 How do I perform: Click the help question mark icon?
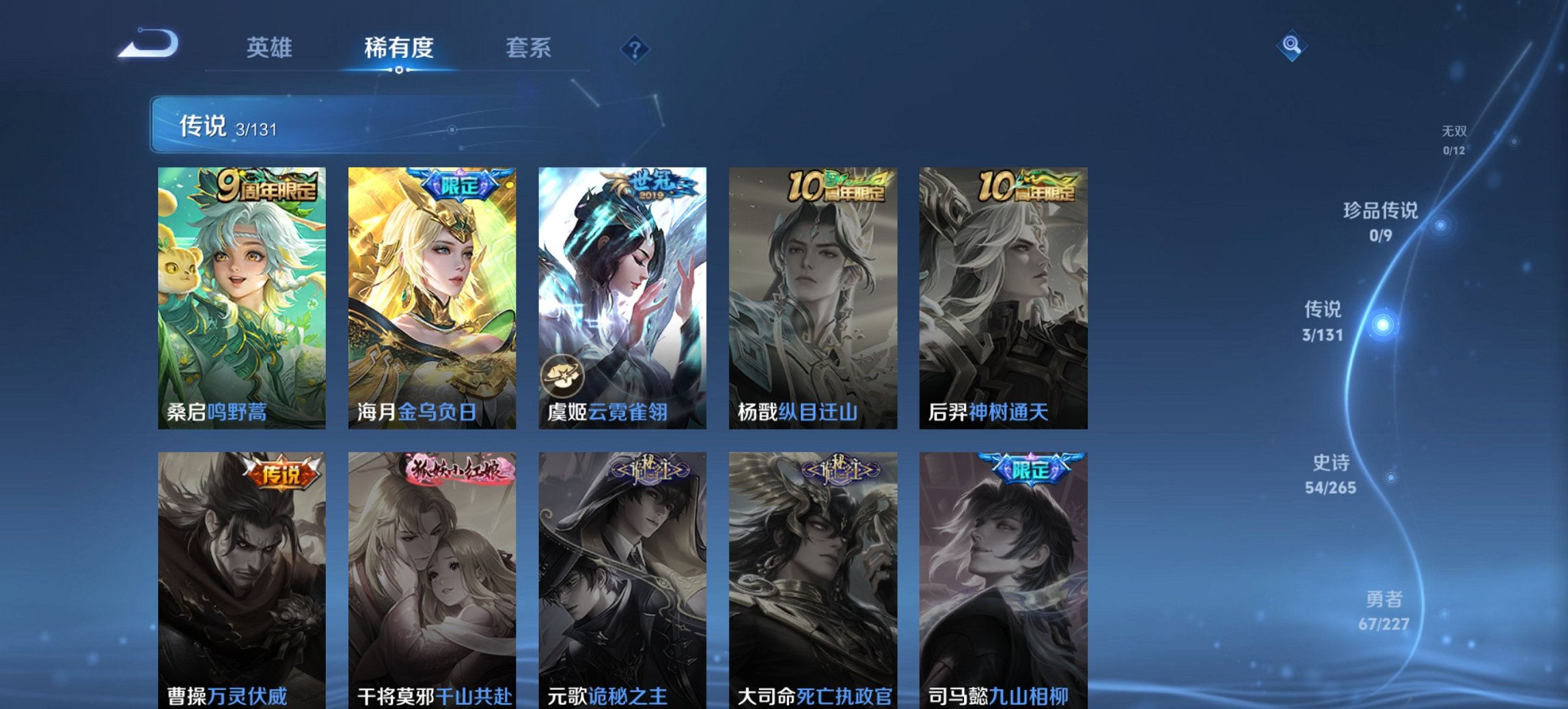635,49
